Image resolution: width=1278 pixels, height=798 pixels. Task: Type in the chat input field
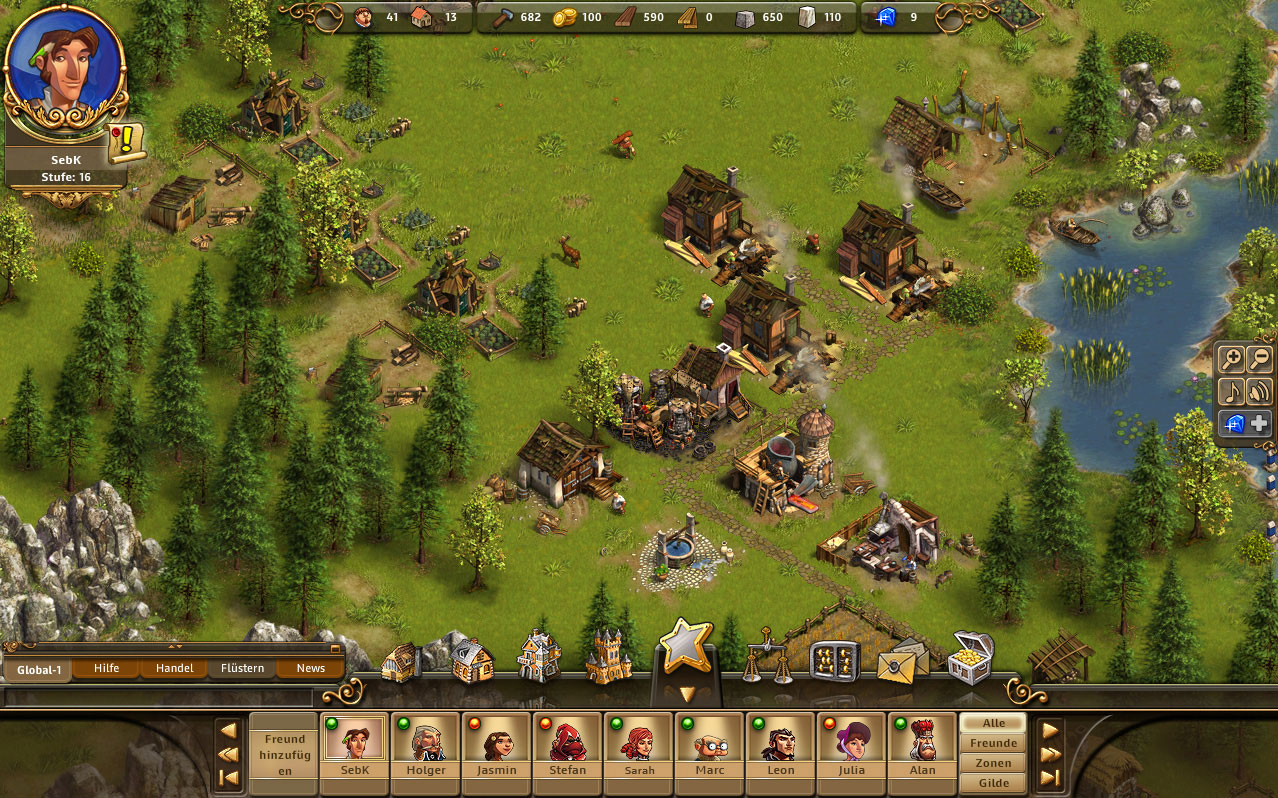pyautogui.click(x=158, y=696)
